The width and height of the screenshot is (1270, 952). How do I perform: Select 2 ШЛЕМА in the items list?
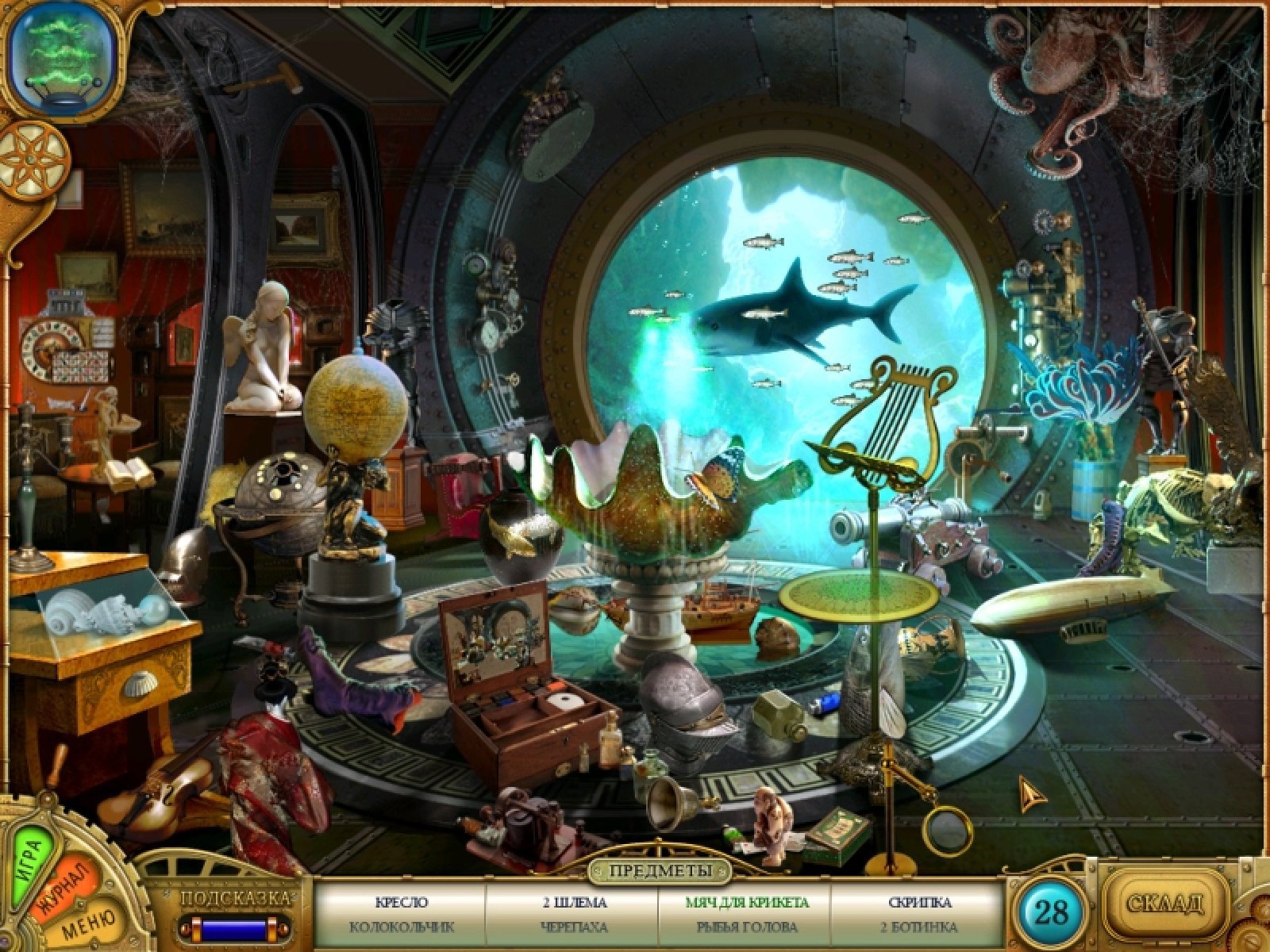pos(574,902)
